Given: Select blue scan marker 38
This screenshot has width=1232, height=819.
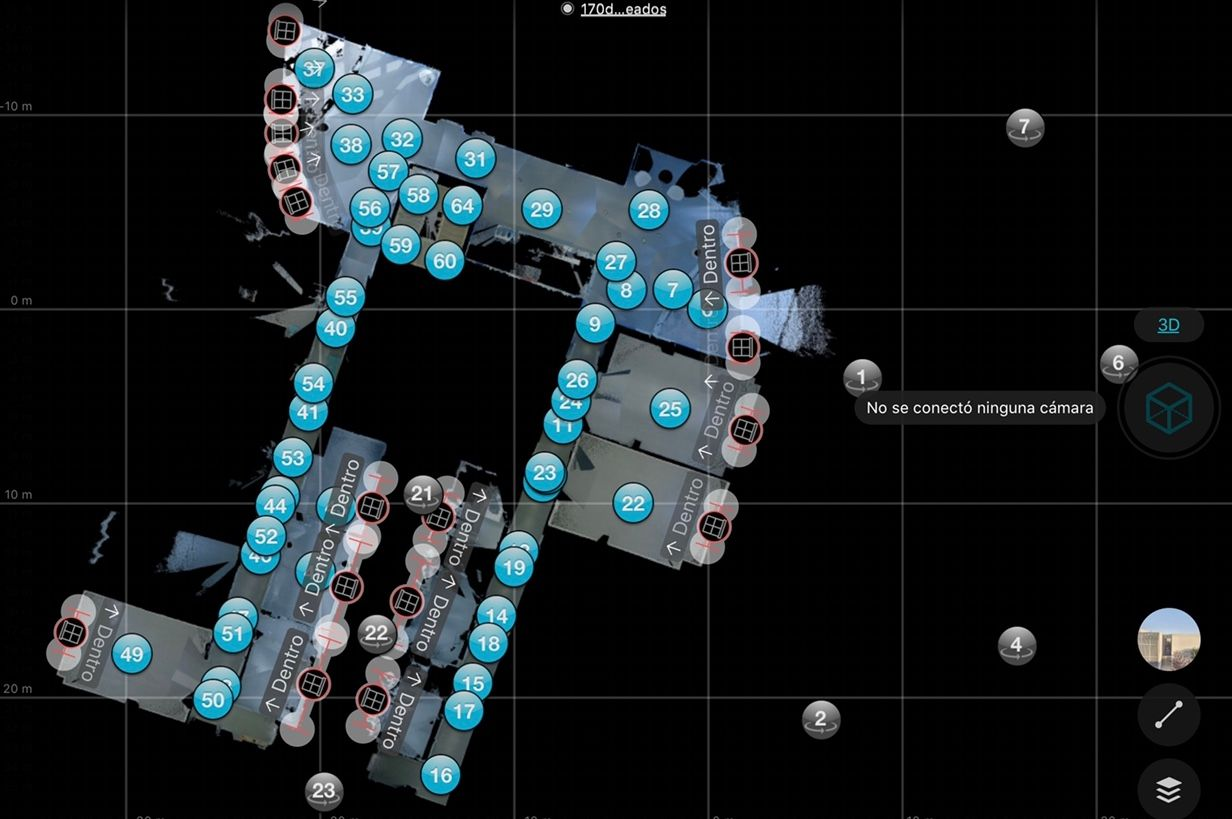Looking at the screenshot, I should pyautogui.click(x=350, y=146).
